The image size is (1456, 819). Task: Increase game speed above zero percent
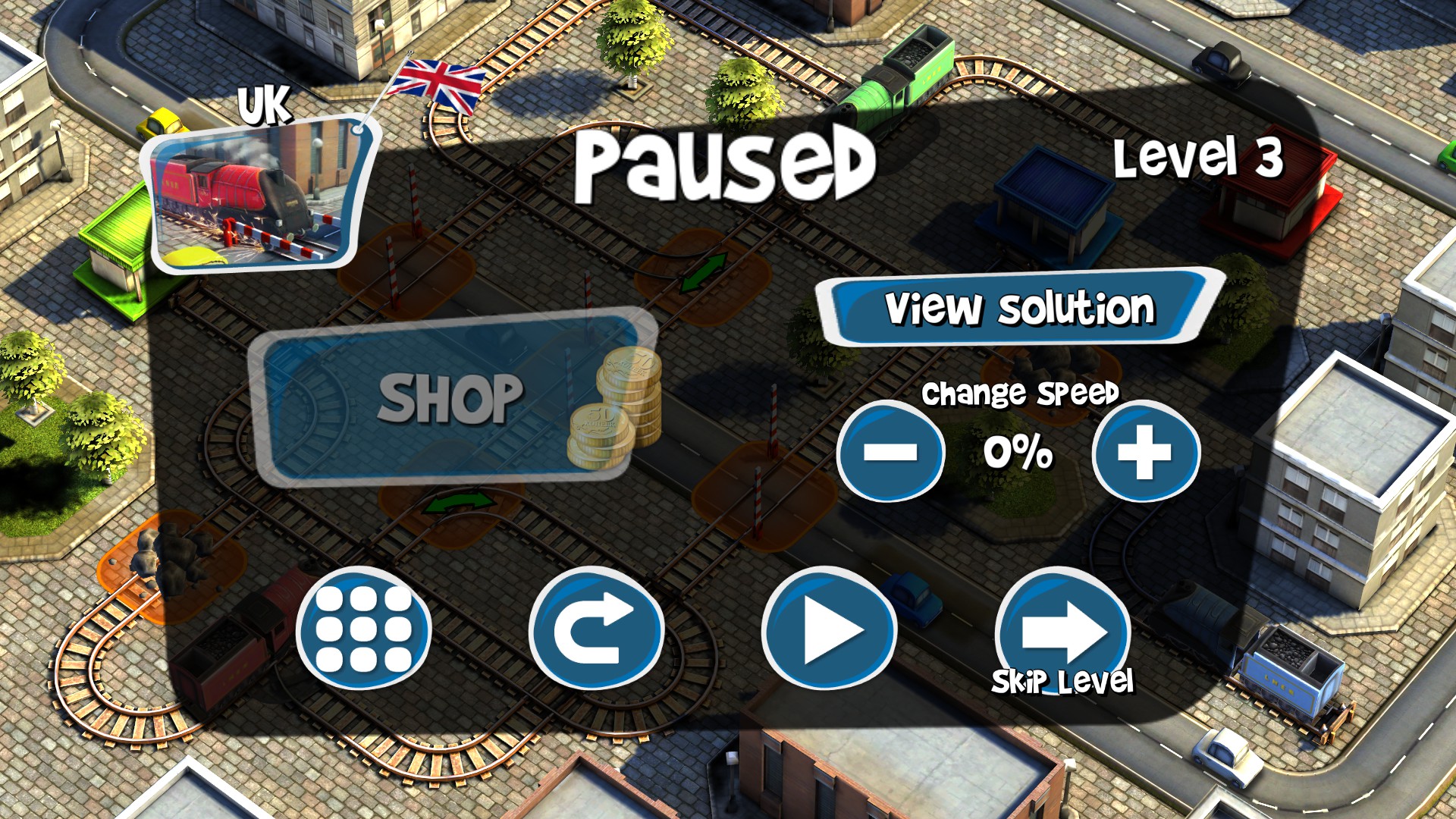(1145, 453)
